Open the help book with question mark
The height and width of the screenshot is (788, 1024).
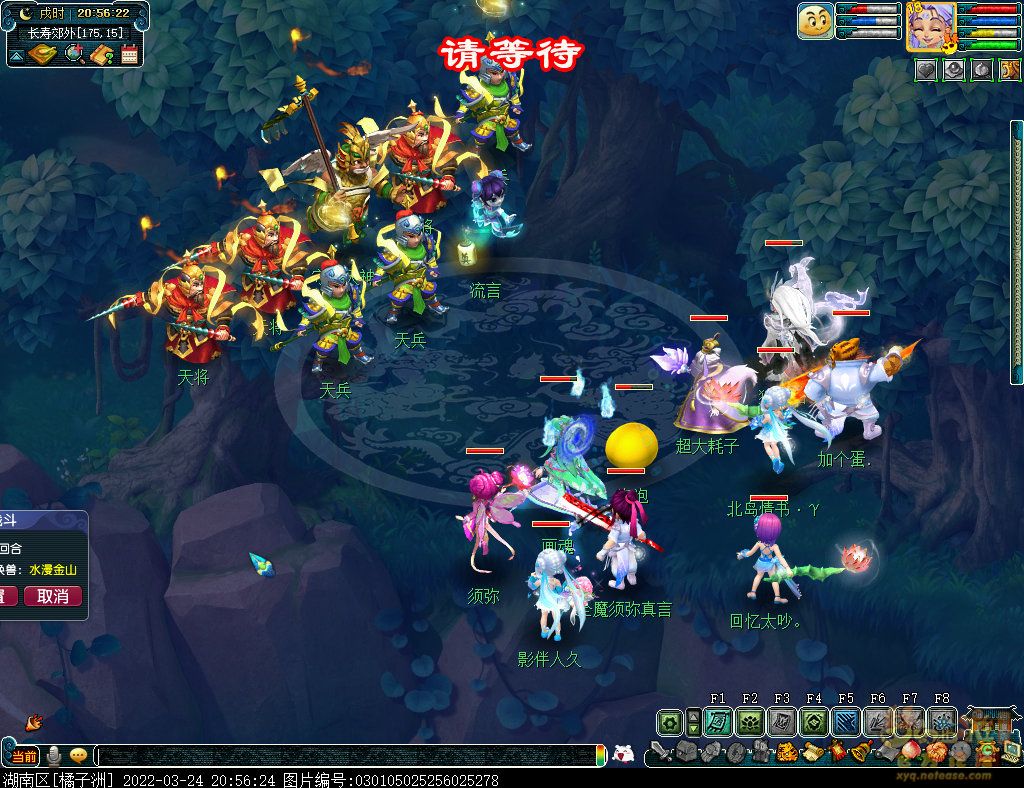[101, 54]
